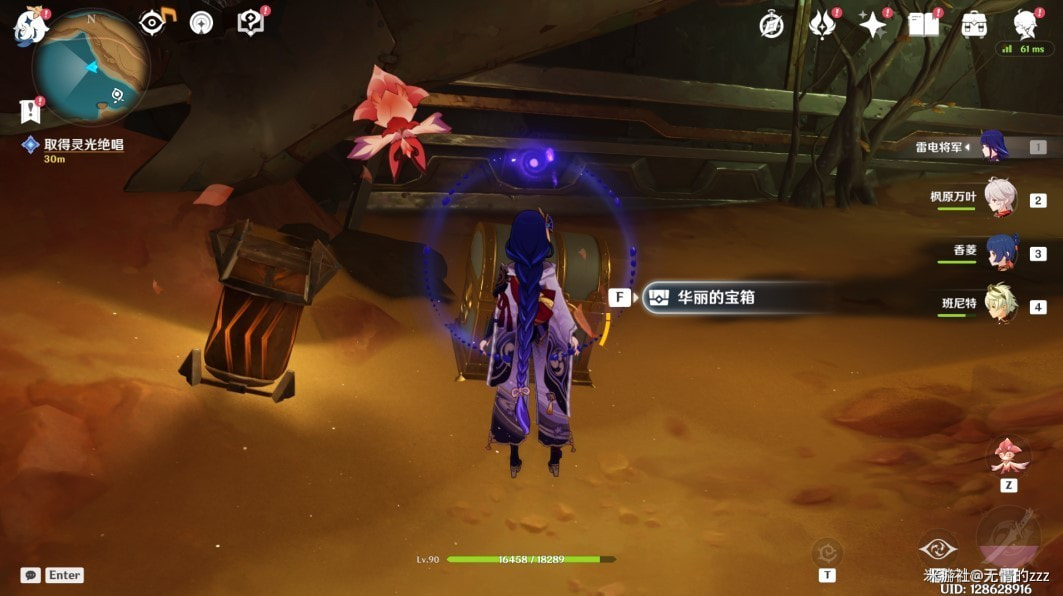1063x596 pixels.
Task: Open the inventory backpack
Action: (974, 25)
